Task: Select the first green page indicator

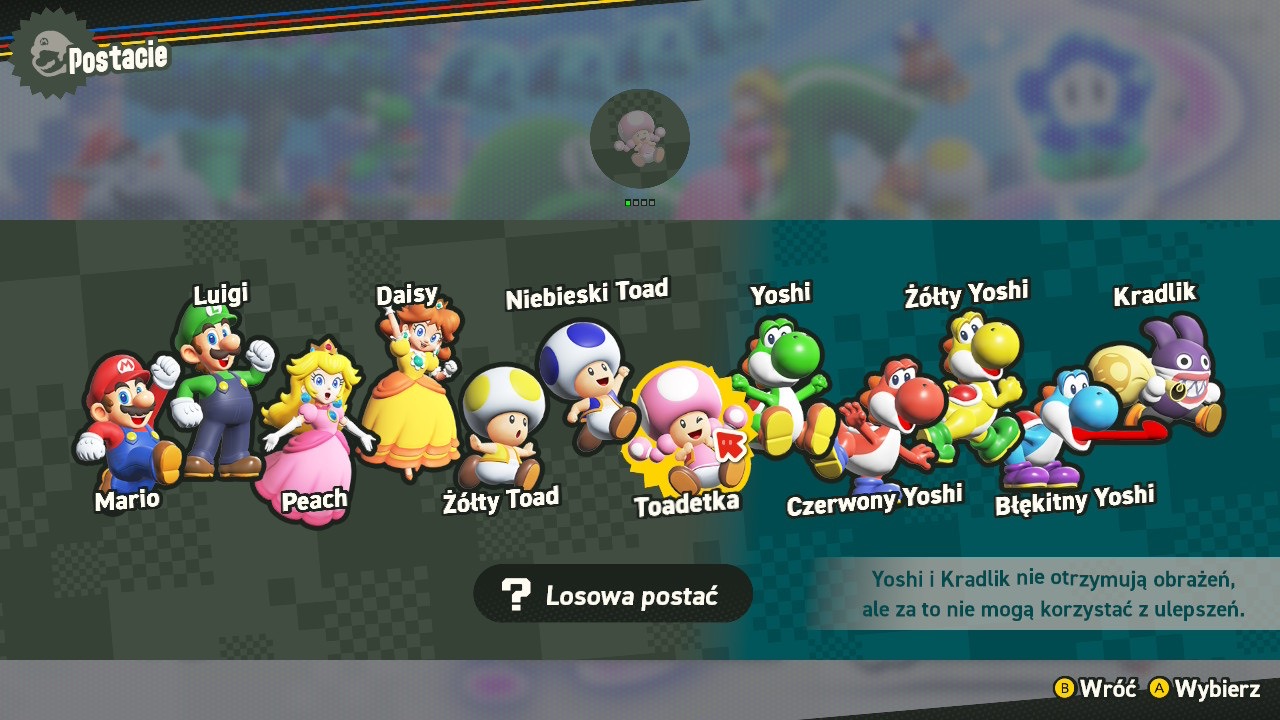Action: [627, 203]
